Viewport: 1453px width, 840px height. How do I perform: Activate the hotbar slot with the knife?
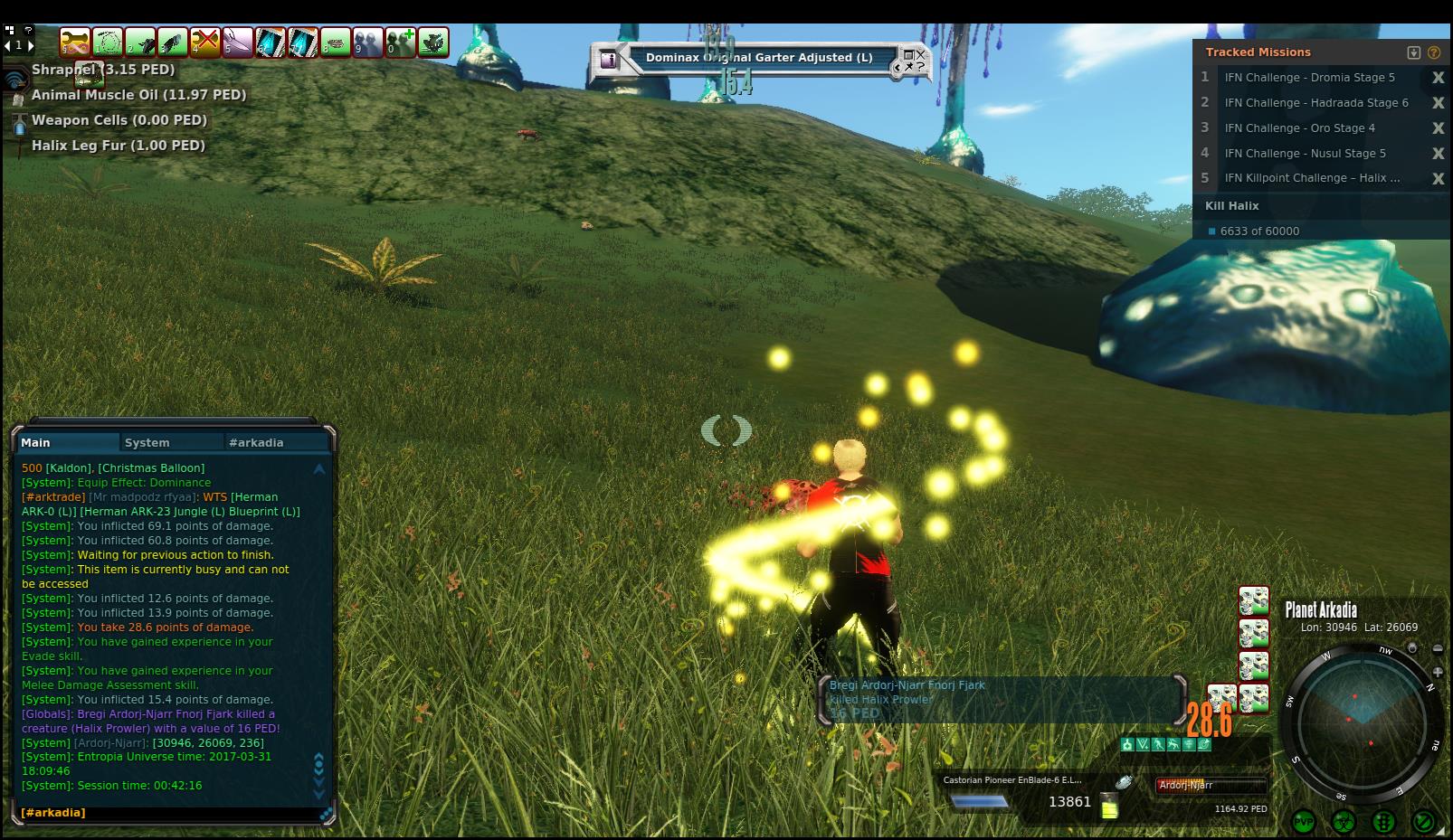click(x=238, y=42)
